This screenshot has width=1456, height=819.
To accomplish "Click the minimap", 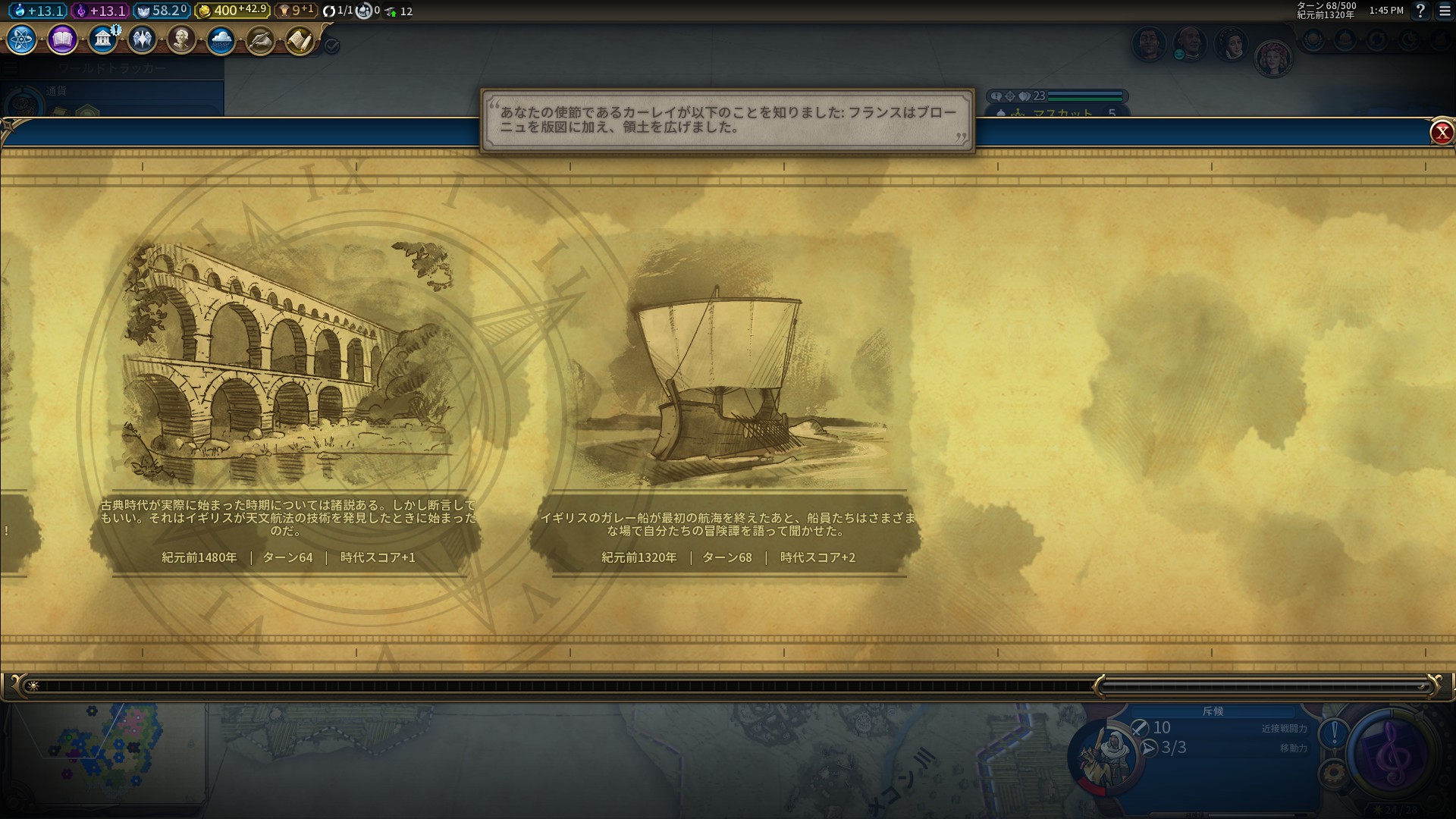I will 106,751.
